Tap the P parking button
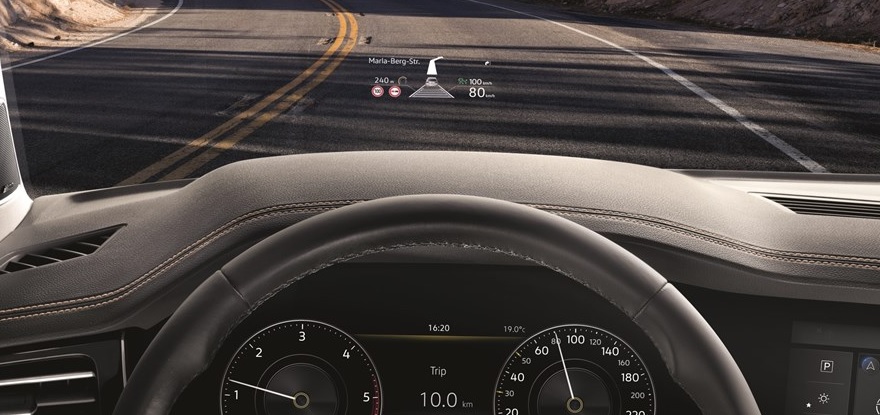Screen dimensions: 880x415 pyautogui.click(x=827, y=366)
